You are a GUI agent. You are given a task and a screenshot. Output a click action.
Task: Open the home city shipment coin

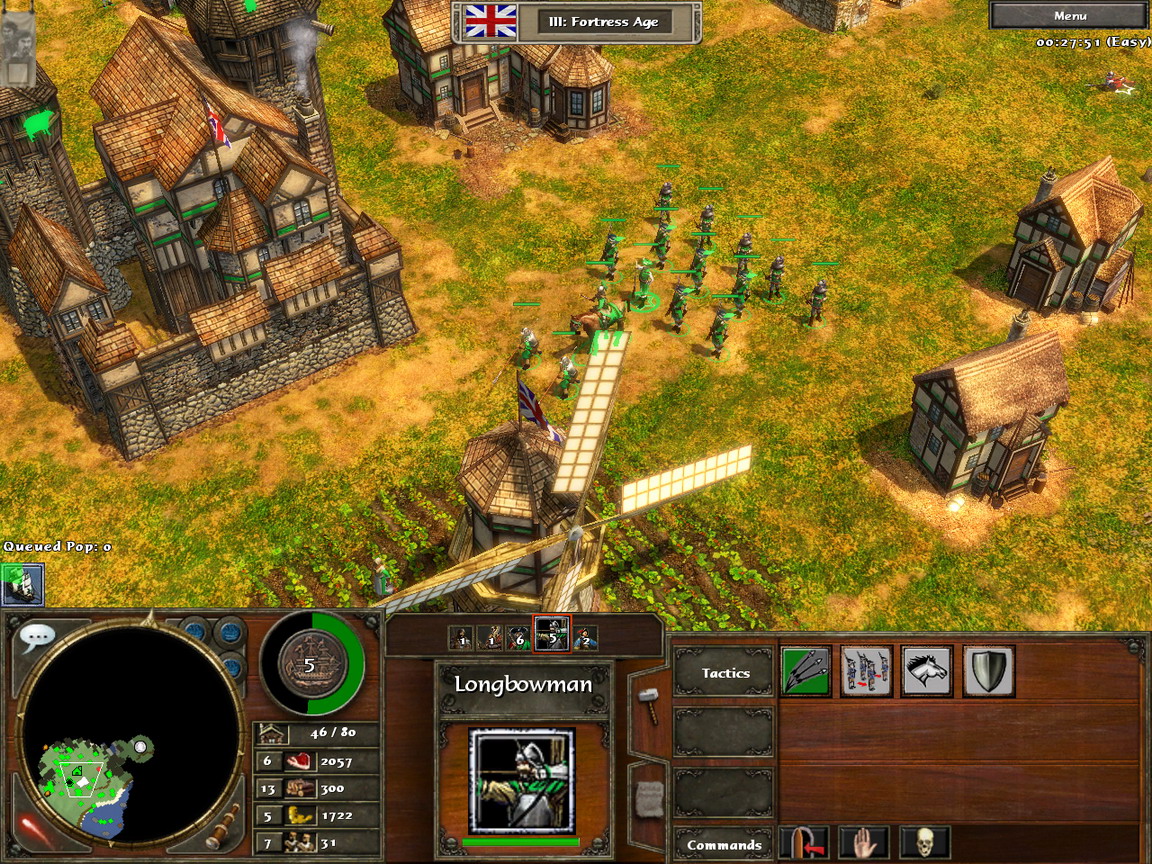coord(309,664)
